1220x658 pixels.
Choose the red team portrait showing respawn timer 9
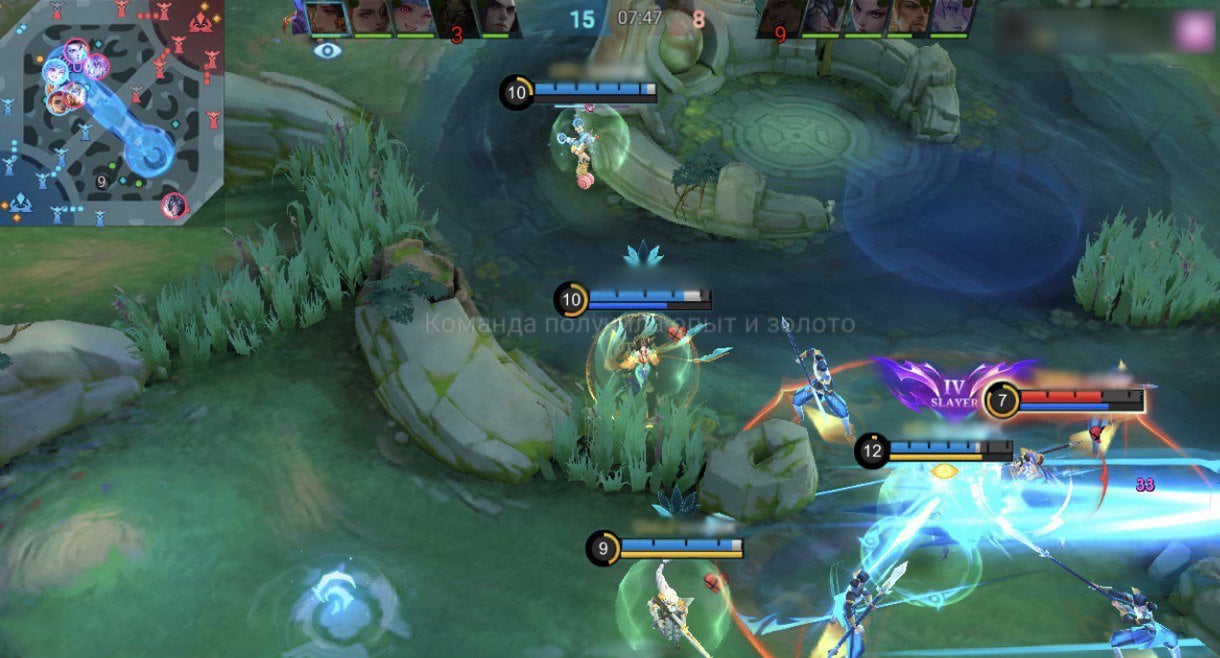point(781,18)
